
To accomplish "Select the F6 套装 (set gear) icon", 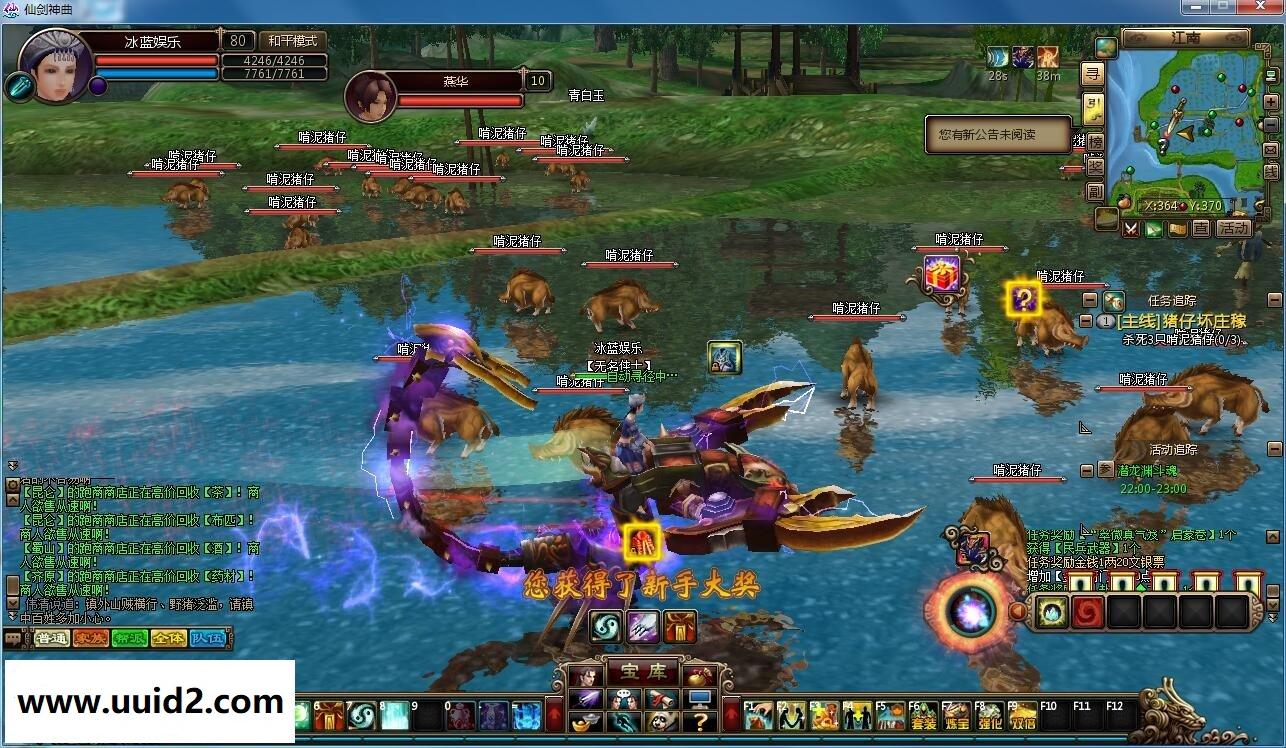I will pyautogui.click(x=923, y=716).
